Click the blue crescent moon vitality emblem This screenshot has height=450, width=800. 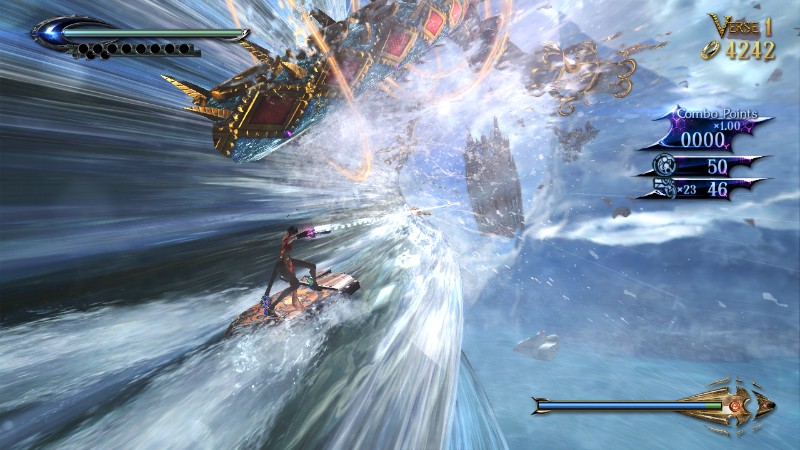pyautogui.click(x=49, y=31)
